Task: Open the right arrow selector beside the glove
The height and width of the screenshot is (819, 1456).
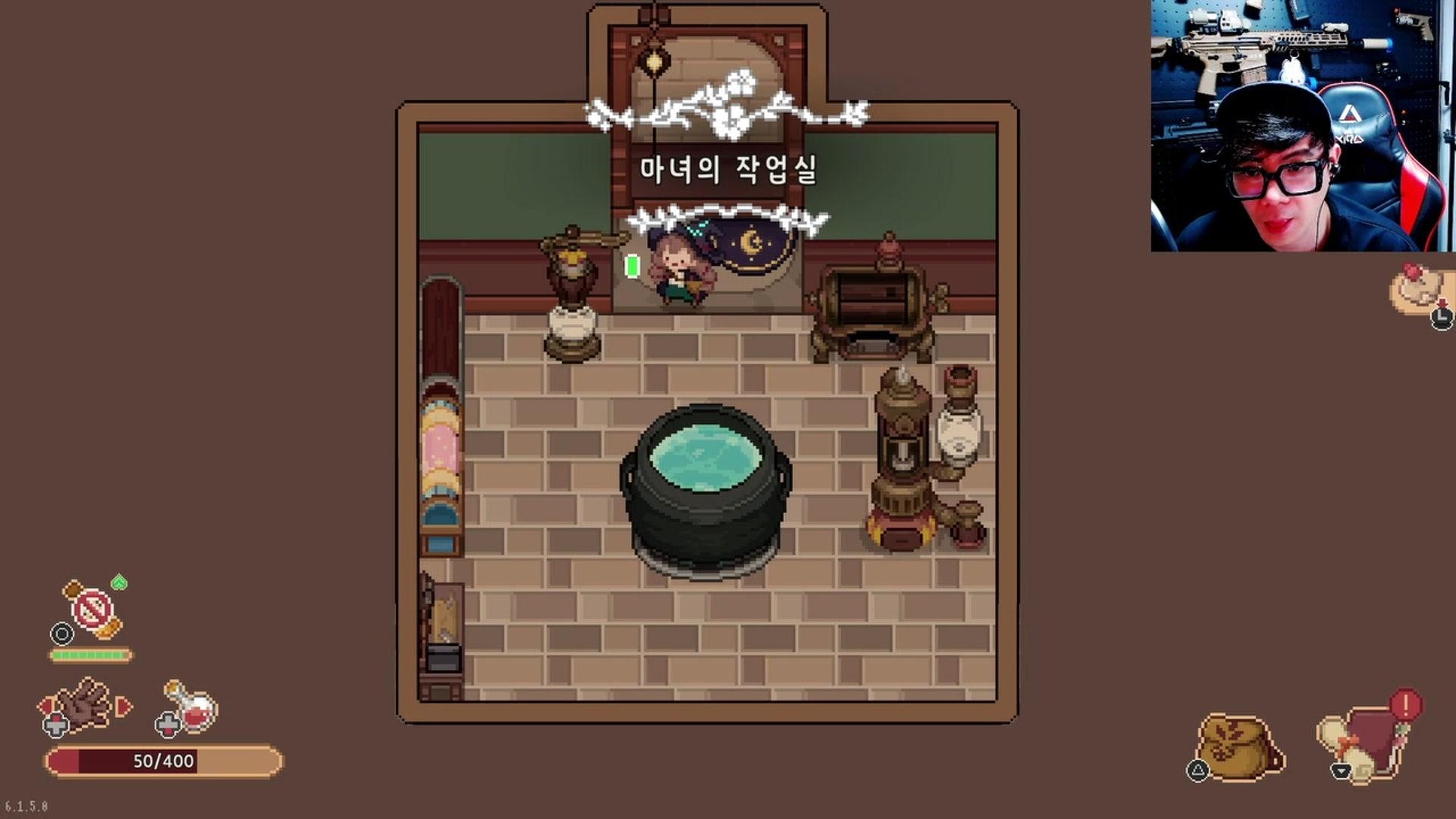Action: coord(123,706)
